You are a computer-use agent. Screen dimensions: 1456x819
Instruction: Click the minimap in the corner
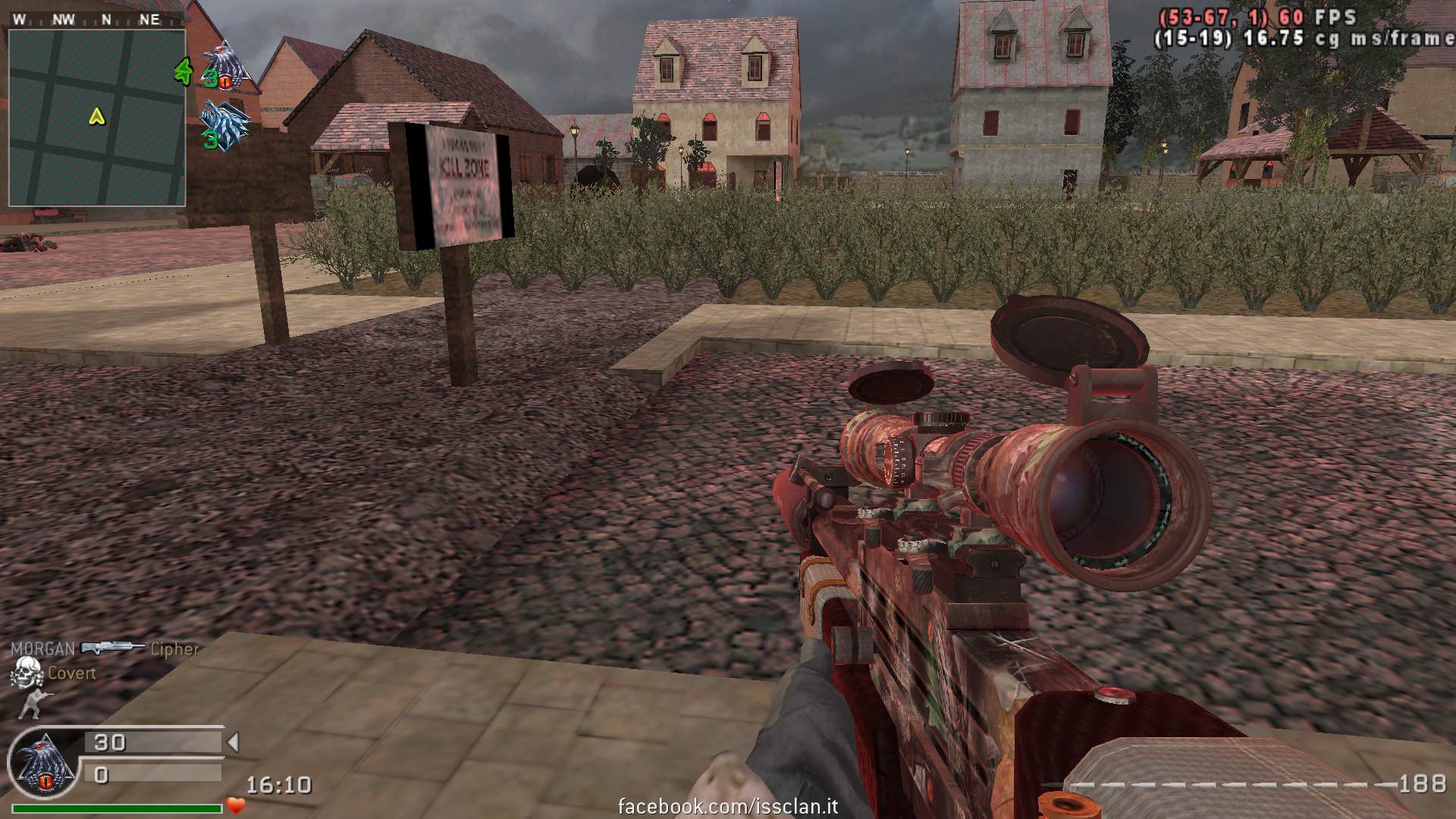pos(97,118)
